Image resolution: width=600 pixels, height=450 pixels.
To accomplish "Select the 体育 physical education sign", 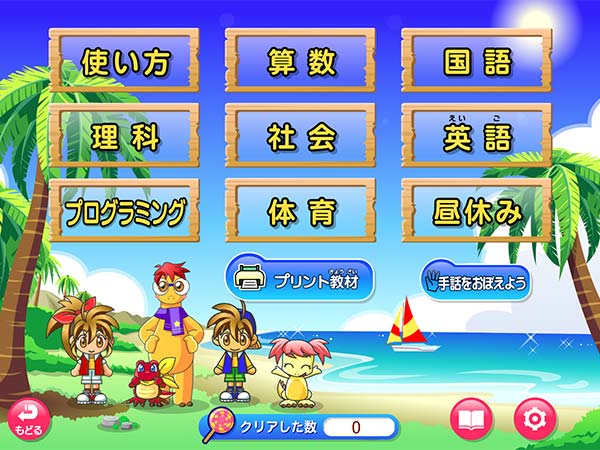I will click(x=300, y=211).
